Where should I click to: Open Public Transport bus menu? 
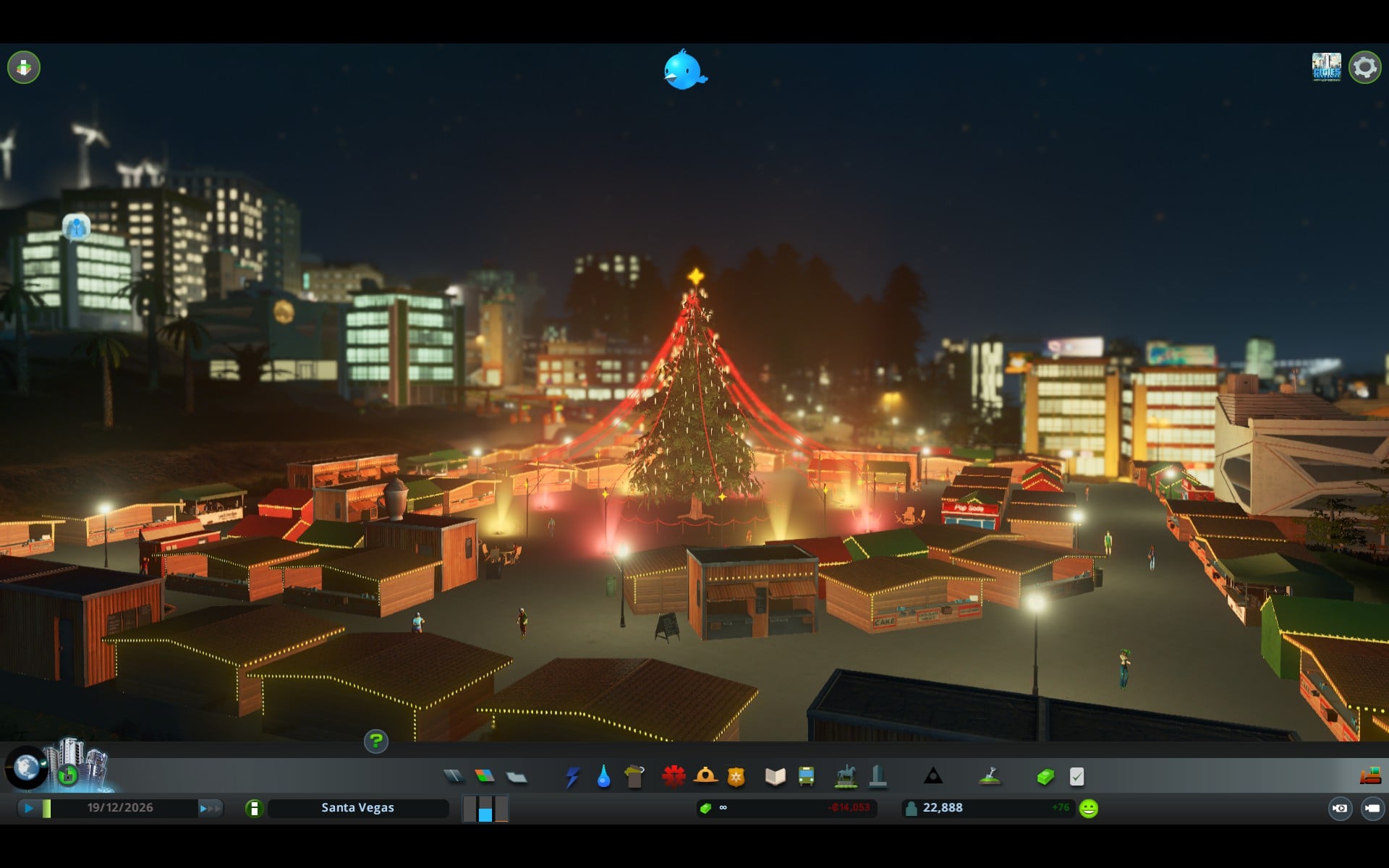coord(806,777)
